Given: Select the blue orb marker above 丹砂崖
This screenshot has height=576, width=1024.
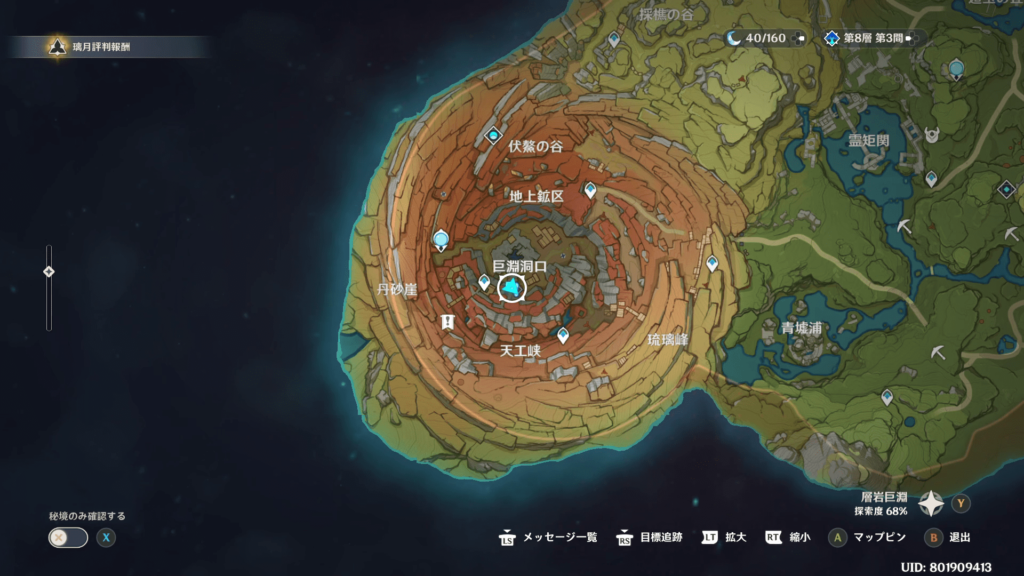Looking at the screenshot, I should (441, 239).
